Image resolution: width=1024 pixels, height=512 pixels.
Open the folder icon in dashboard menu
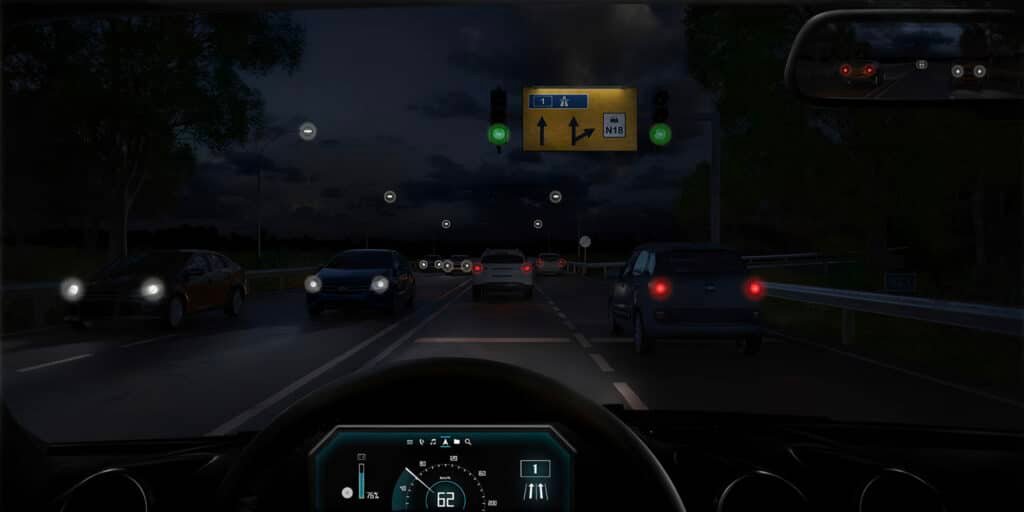[x=456, y=442]
